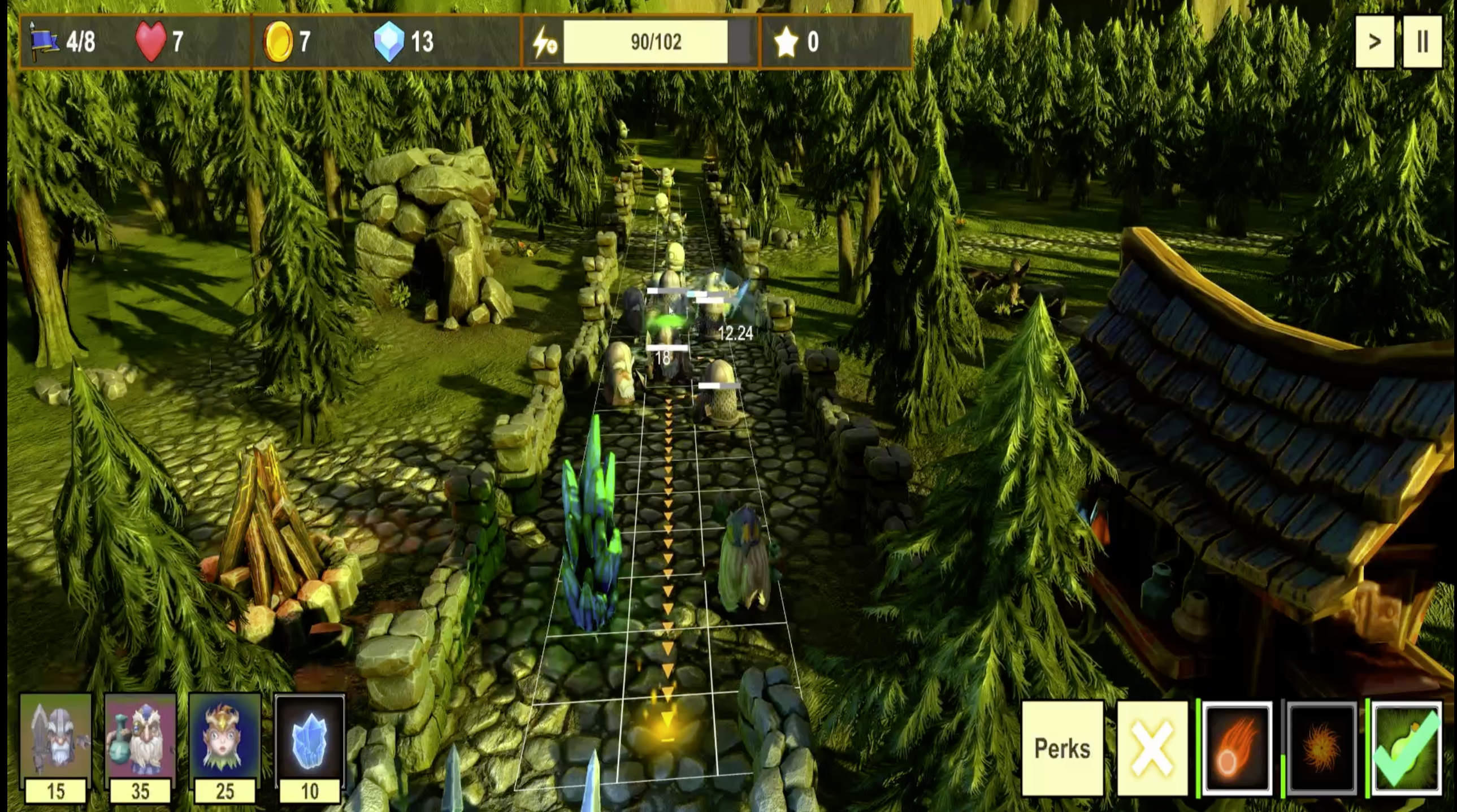Open the Perks menu
Viewport: 1457px width, 812px height.
click(1062, 748)
